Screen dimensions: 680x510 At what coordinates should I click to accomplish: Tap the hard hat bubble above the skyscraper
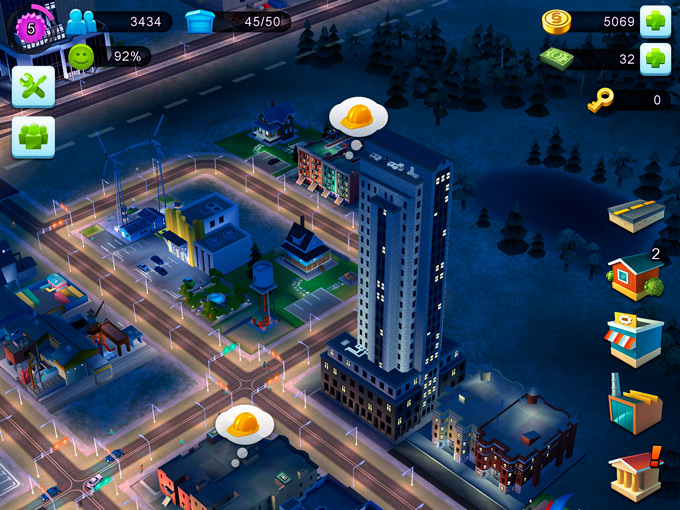[x=357, y=118]
